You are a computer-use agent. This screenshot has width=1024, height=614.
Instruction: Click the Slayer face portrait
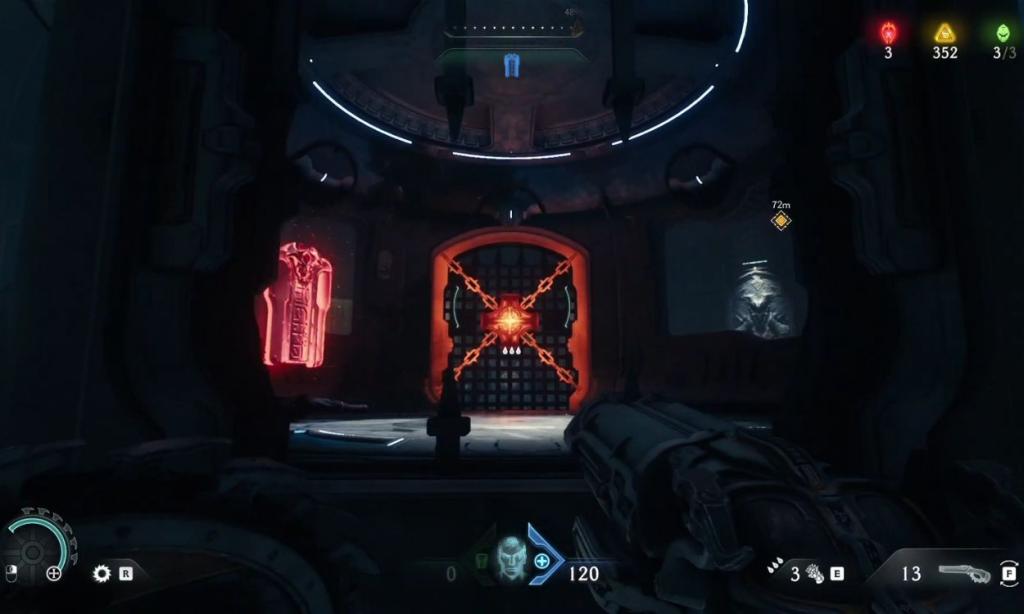click(x=511, y=559)
